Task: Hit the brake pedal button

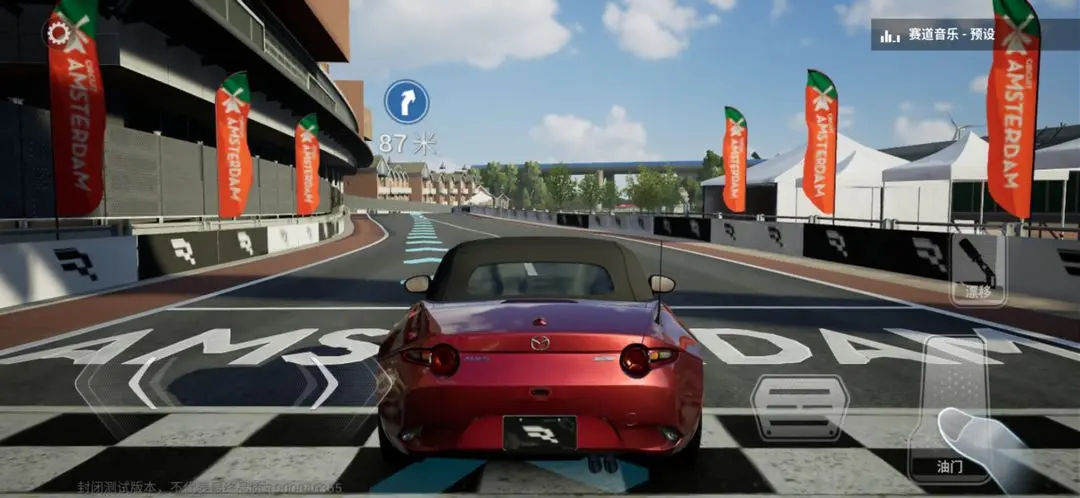Action: (799, 408)
